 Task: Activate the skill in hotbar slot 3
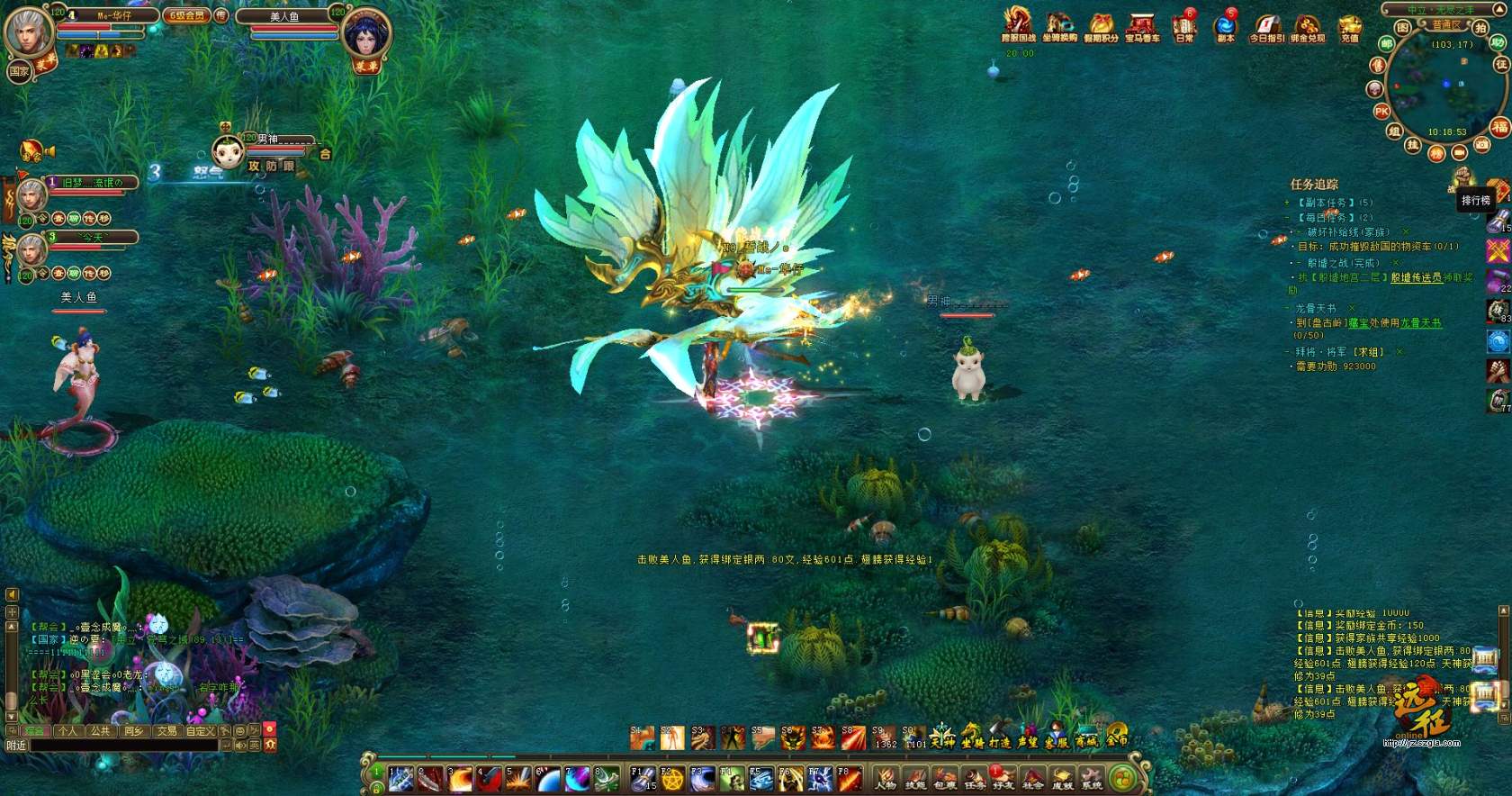click(x=460, y=778)
